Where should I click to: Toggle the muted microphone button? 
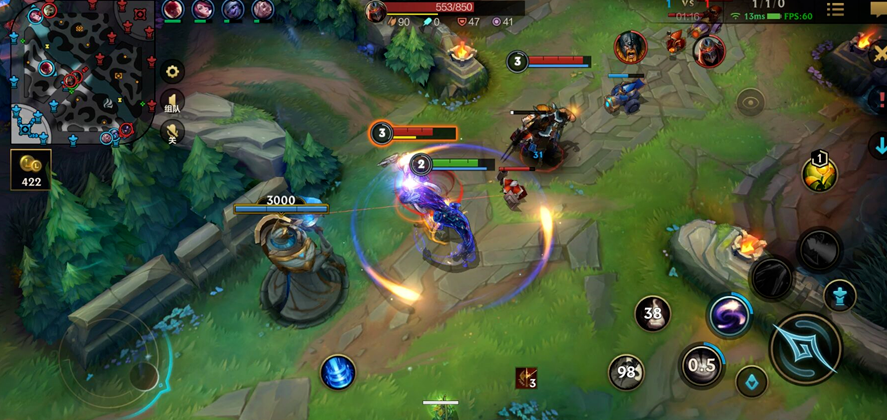[x=173, y=133]
